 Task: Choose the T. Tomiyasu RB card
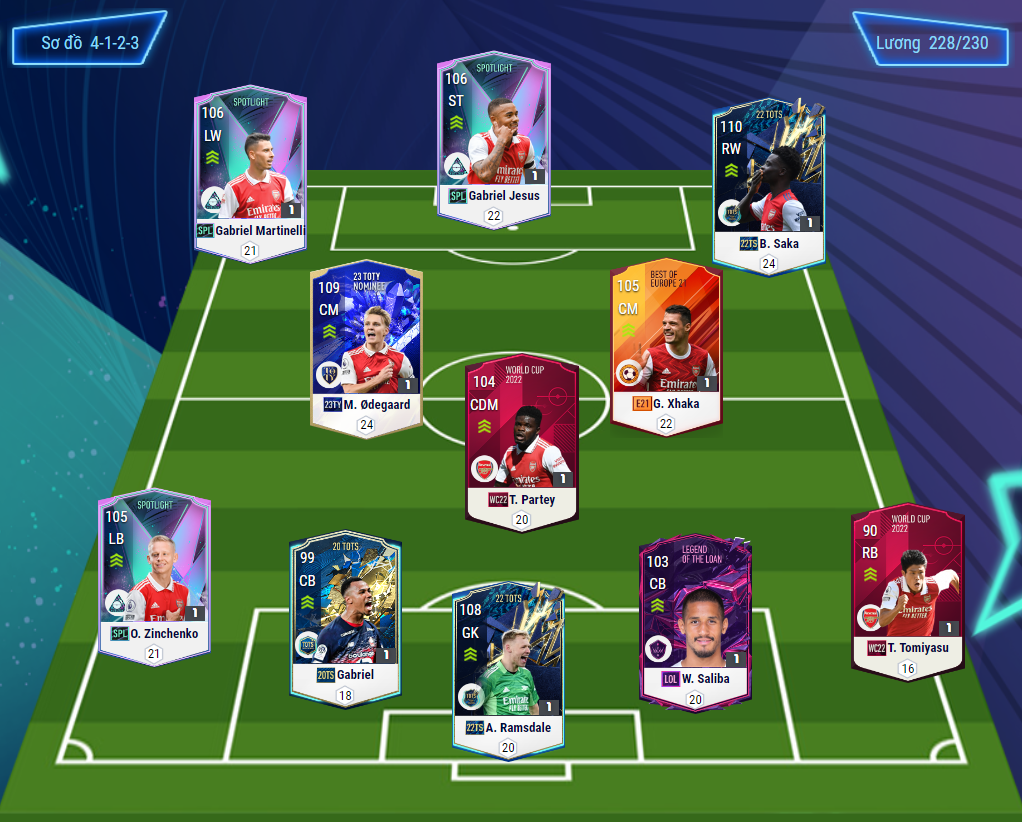907,585
